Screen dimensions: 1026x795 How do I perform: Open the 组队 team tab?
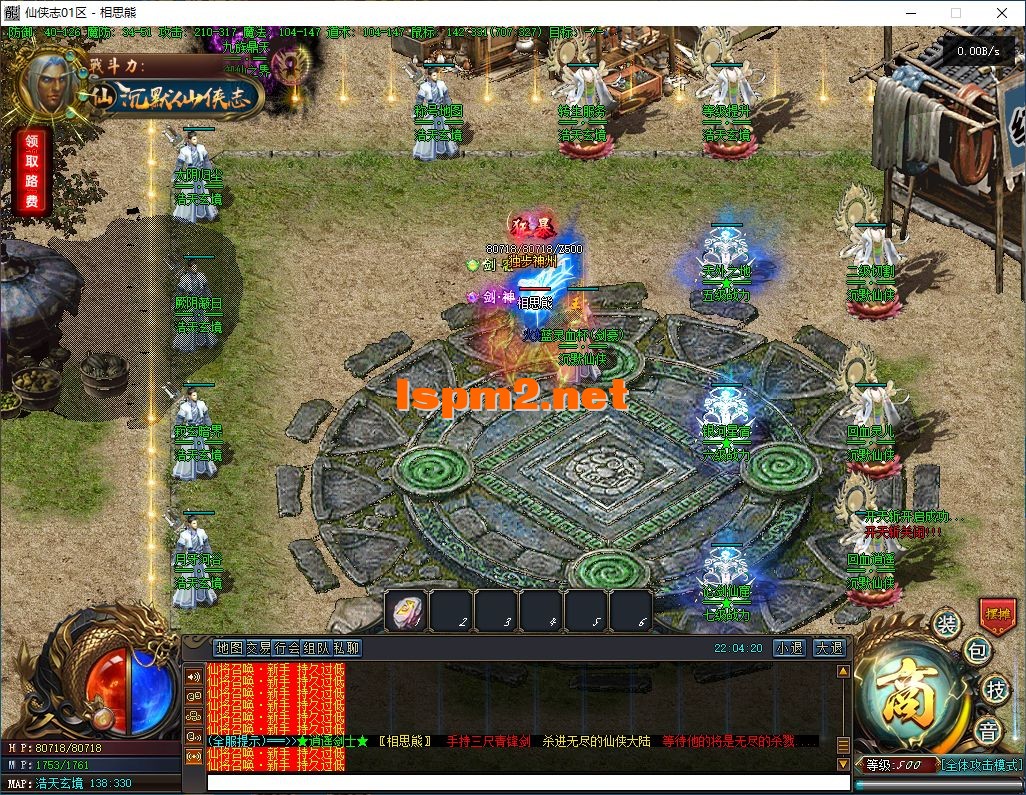(316, 648)
